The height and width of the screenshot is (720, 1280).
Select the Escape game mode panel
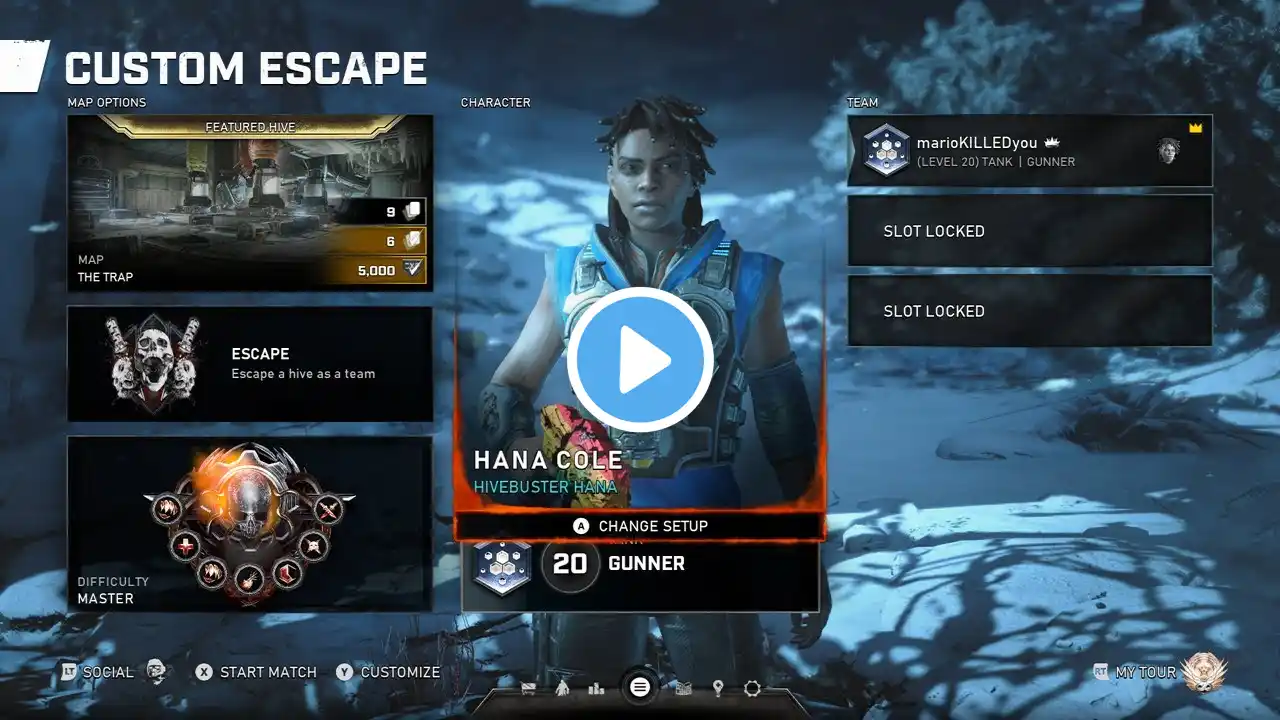(250, 364)
